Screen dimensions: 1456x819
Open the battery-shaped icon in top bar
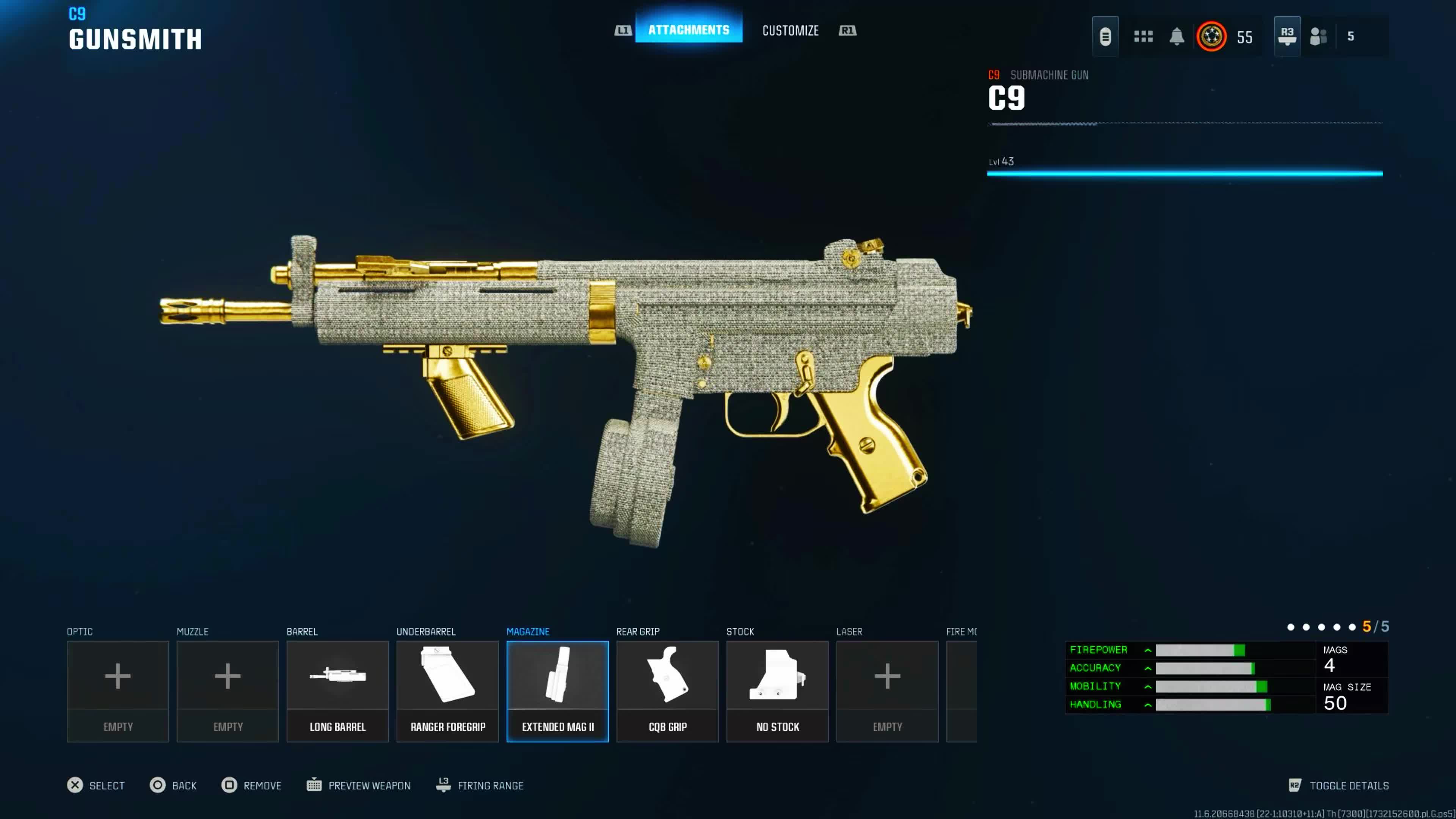(1105, 37)
